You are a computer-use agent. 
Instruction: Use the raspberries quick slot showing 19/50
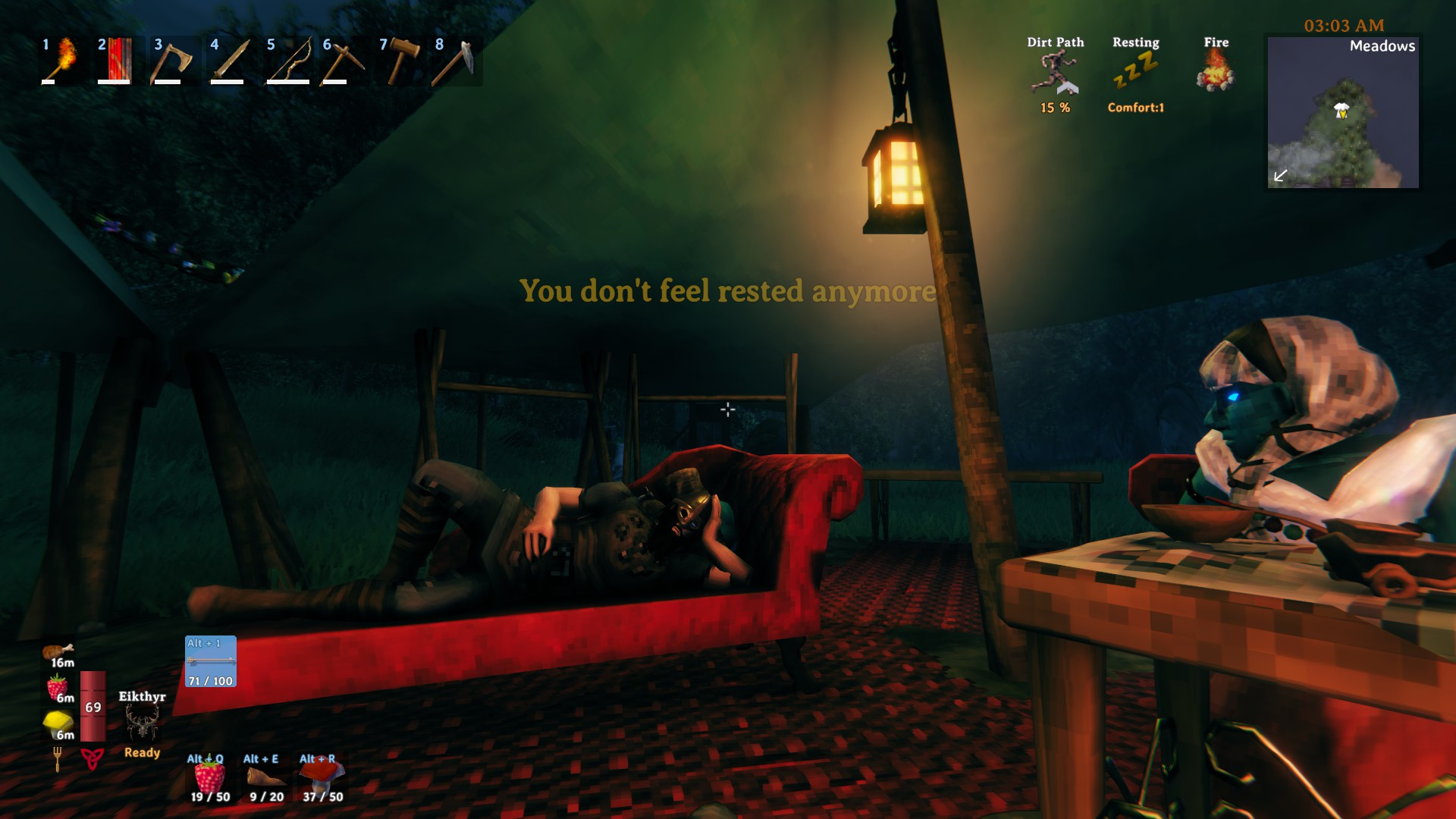(x=210, y=777)
